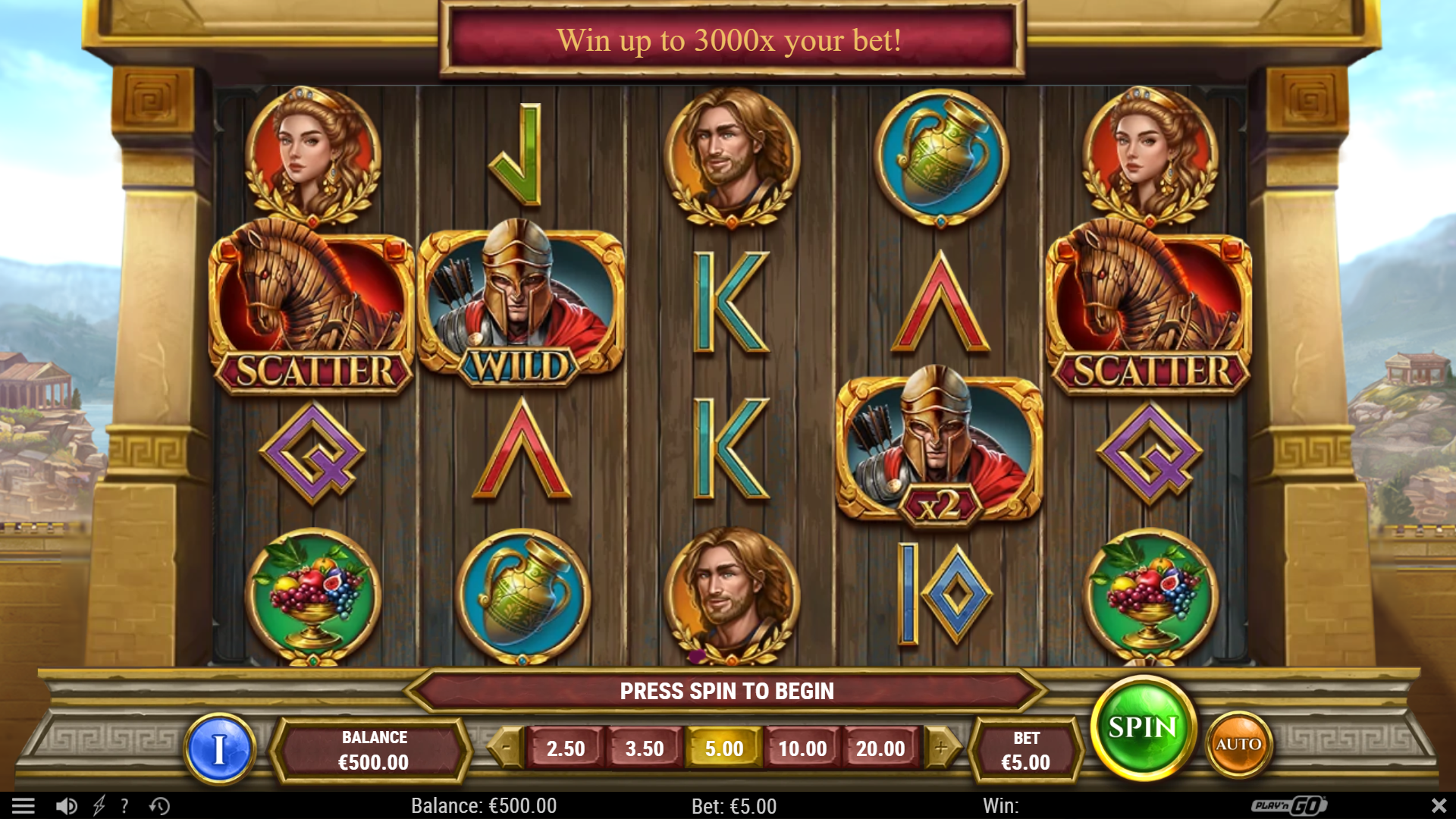Select the 5.00 bet amount
Image resolution: width=1456 pixels, height=819 pixels.
(x=723, y=748)
